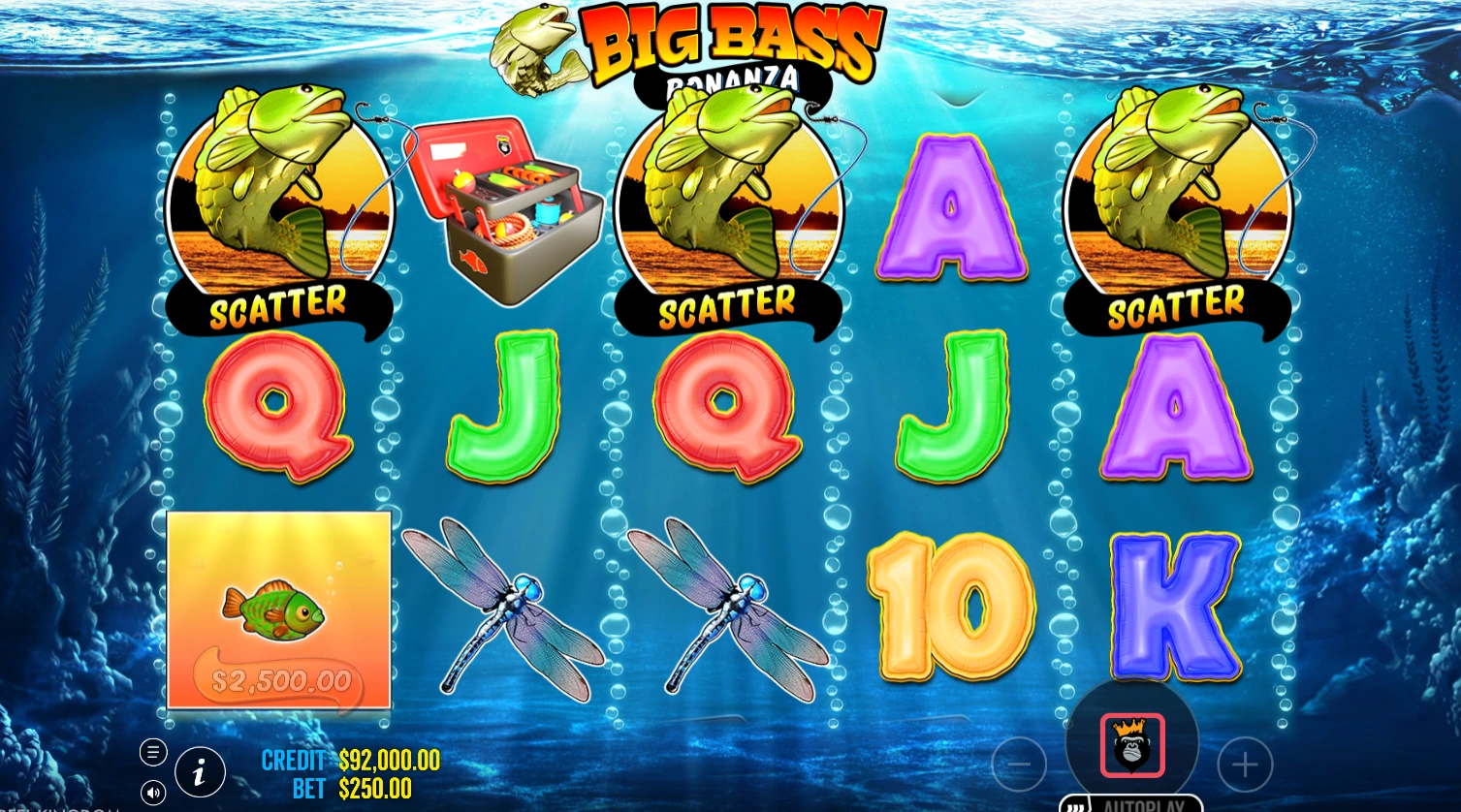Open bet increase options via plus circle

(x=1244, y=765)
